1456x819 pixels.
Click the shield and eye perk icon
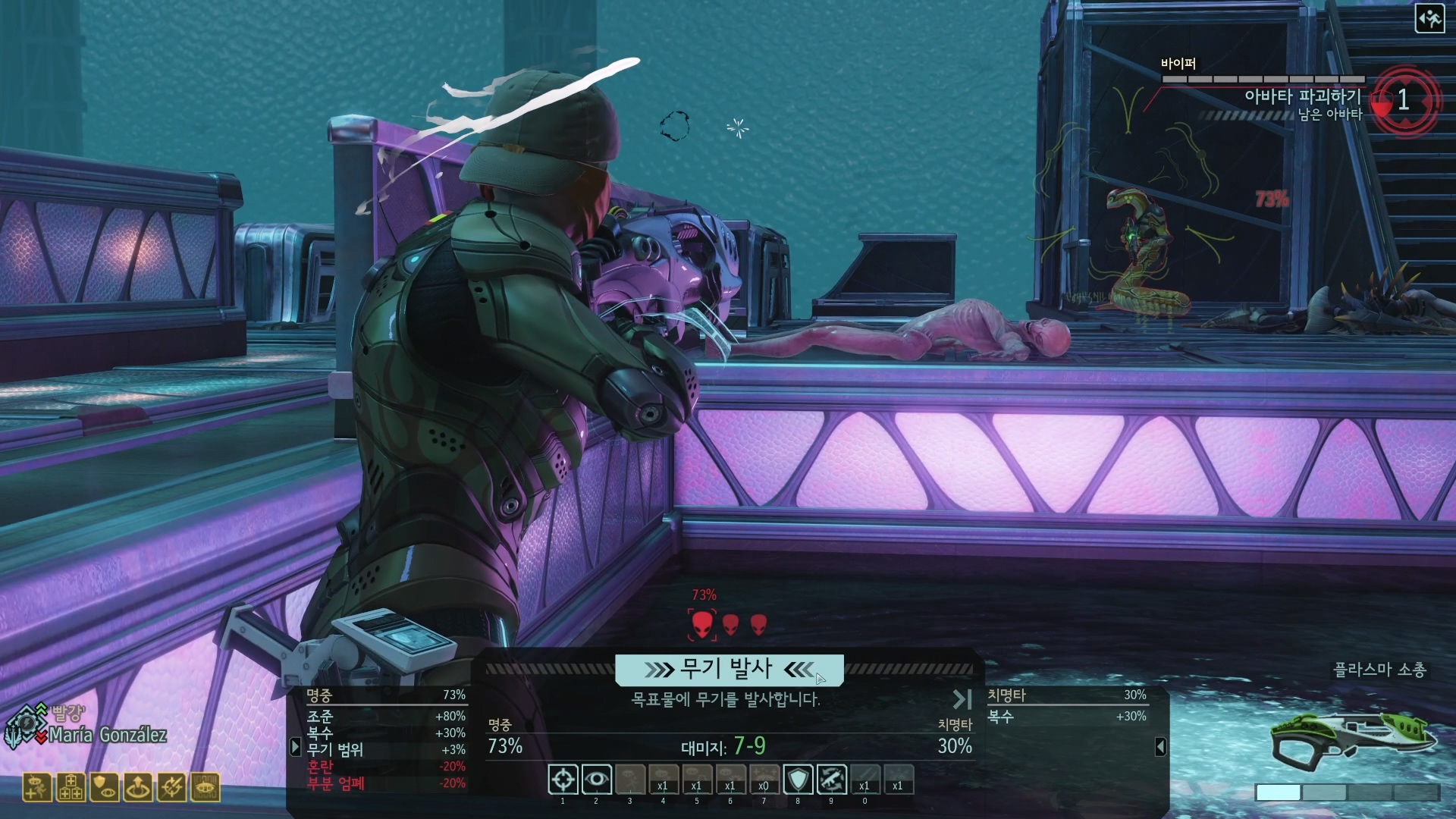[104, 788]
